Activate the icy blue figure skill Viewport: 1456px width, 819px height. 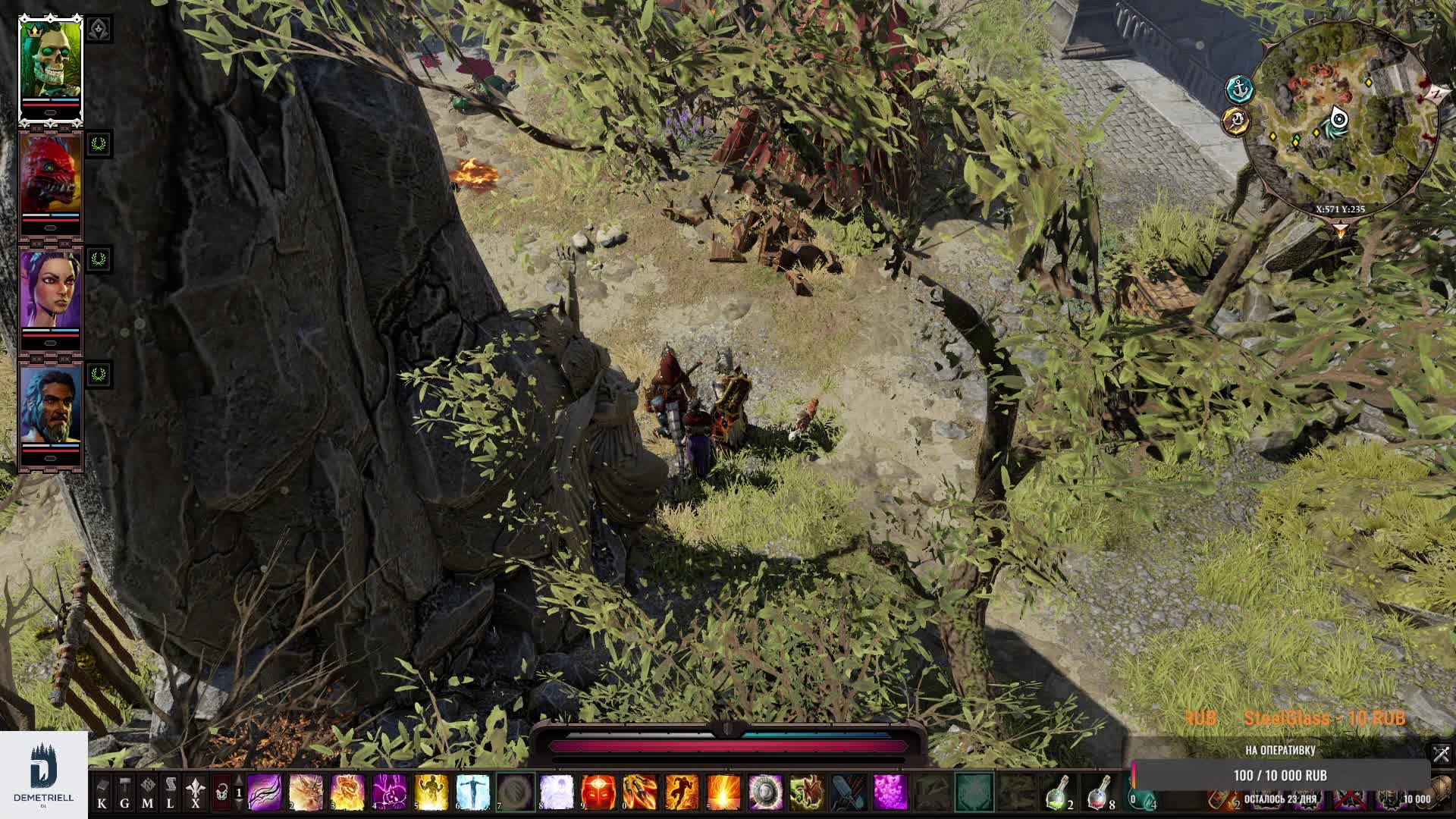click(473, 792)
